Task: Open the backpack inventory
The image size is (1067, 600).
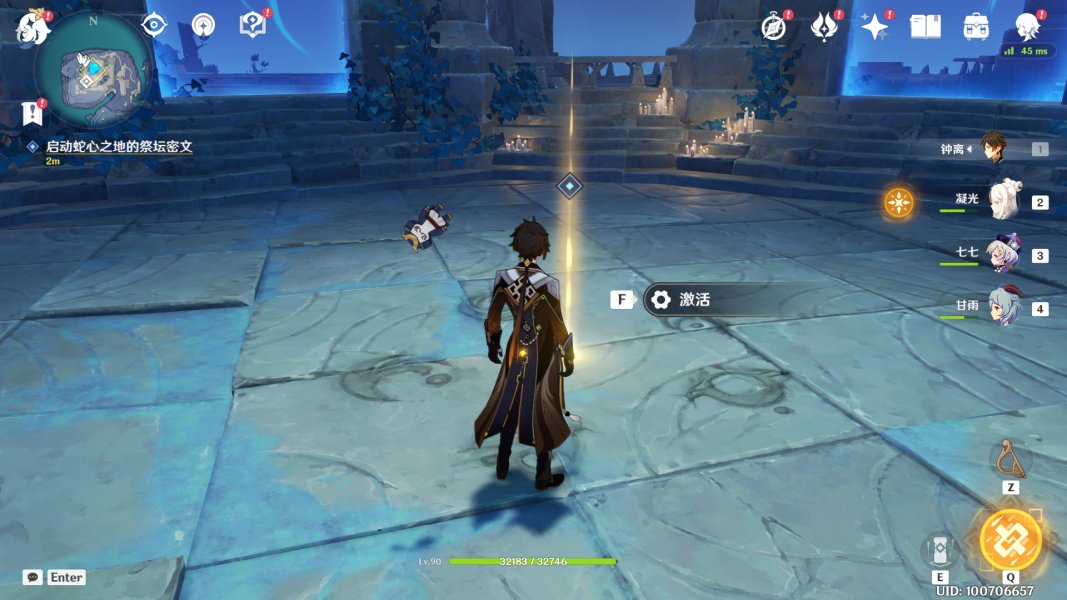Action: (x=976, y=27)
